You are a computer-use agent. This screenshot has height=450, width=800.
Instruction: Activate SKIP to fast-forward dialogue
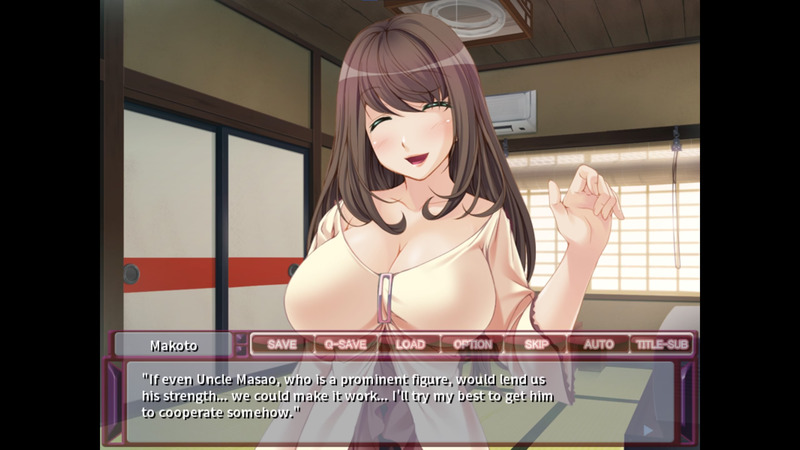[x=536, y=344]
